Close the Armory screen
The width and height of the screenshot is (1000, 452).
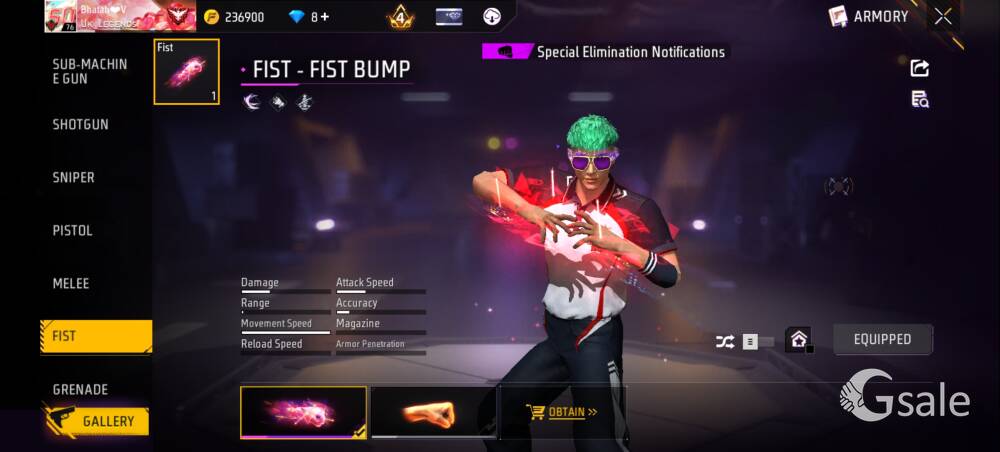tap(943, 16)
